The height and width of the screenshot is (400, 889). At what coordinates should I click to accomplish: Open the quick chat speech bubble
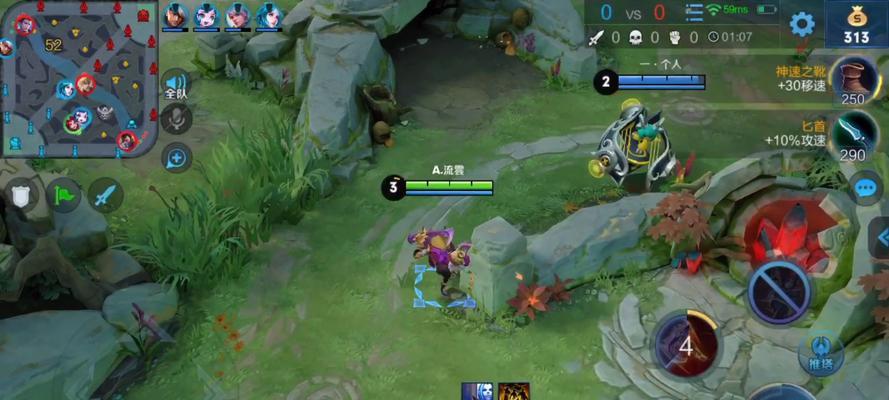point(864,187)
